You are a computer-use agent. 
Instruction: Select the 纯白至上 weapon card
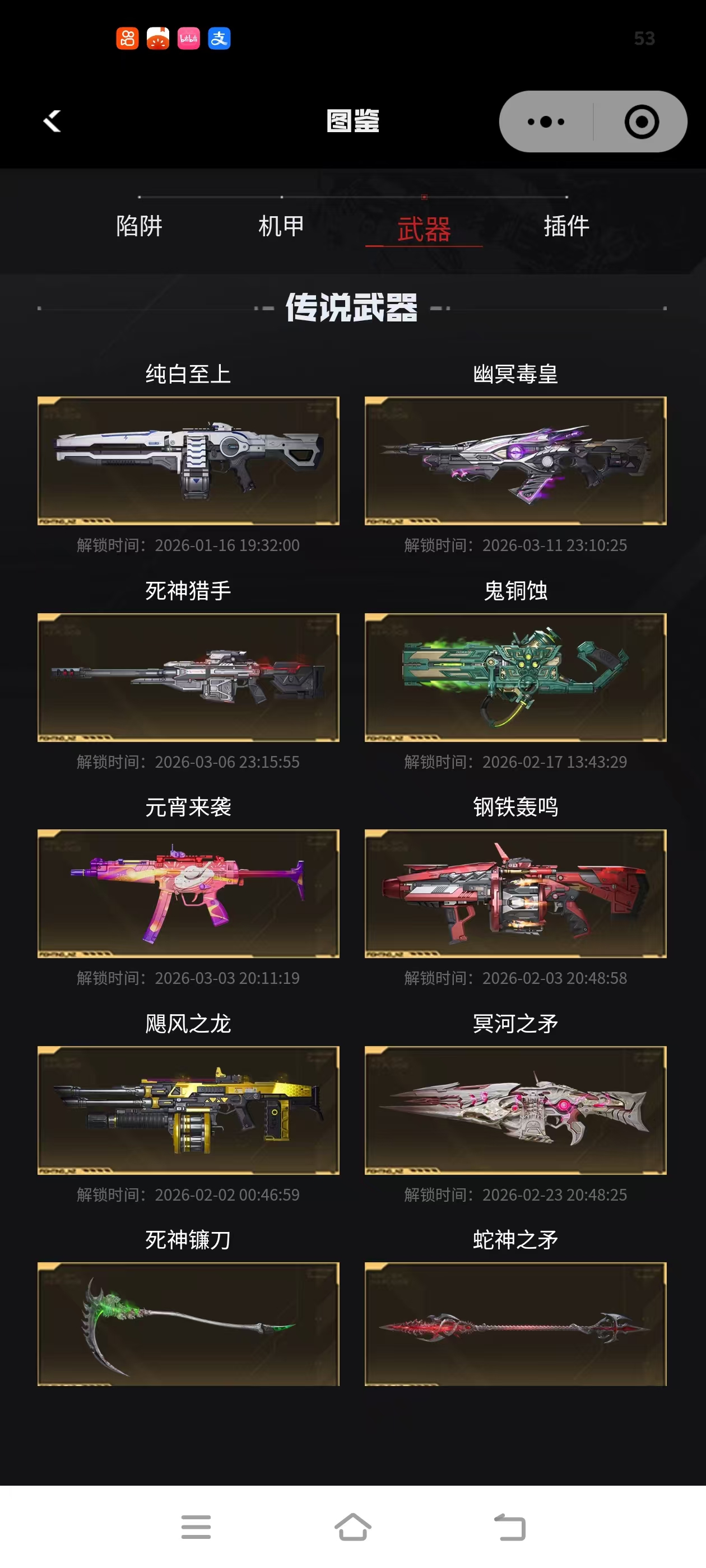point(188,461)
